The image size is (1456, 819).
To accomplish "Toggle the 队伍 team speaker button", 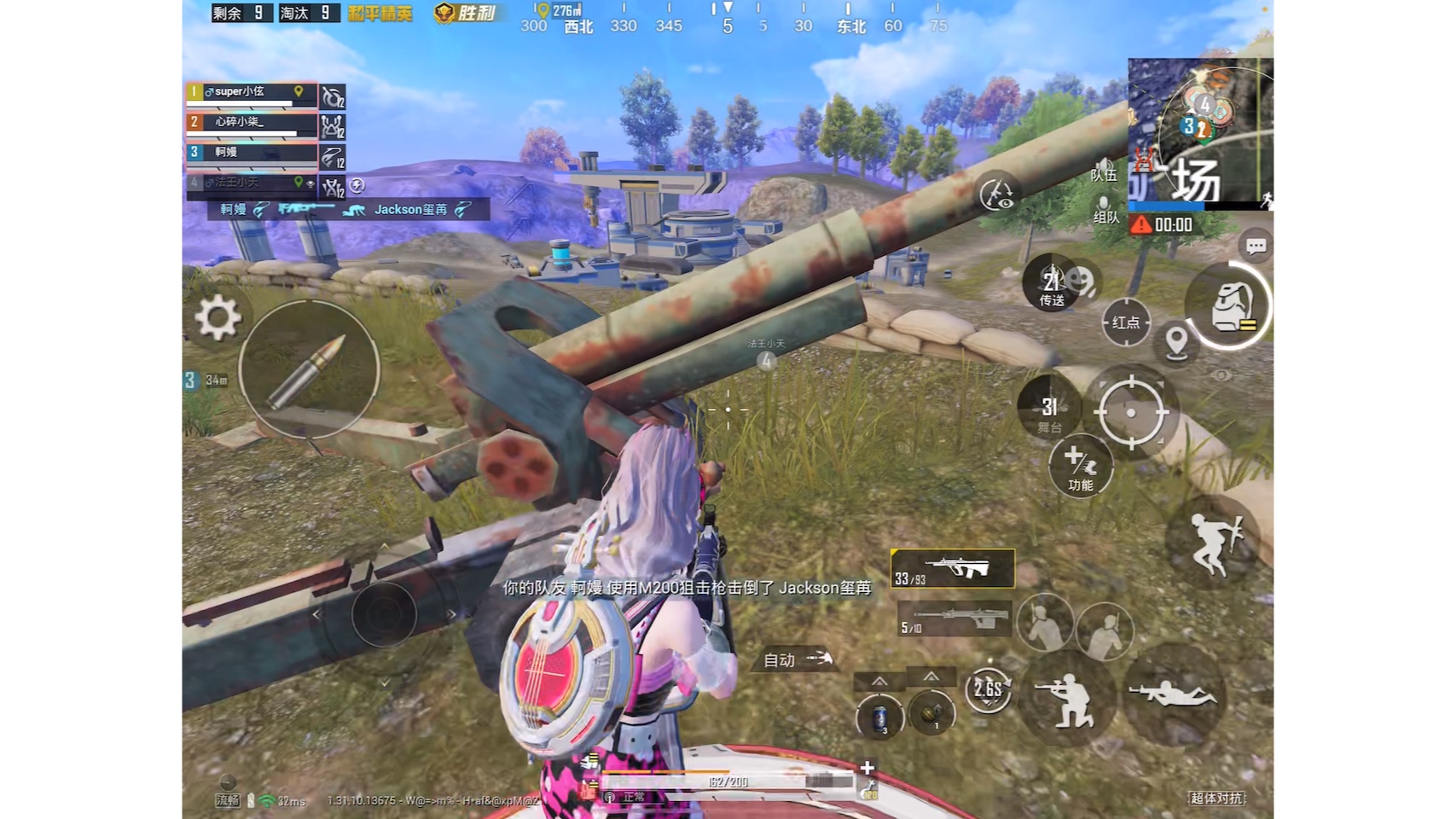I will tap(1104, 169).
